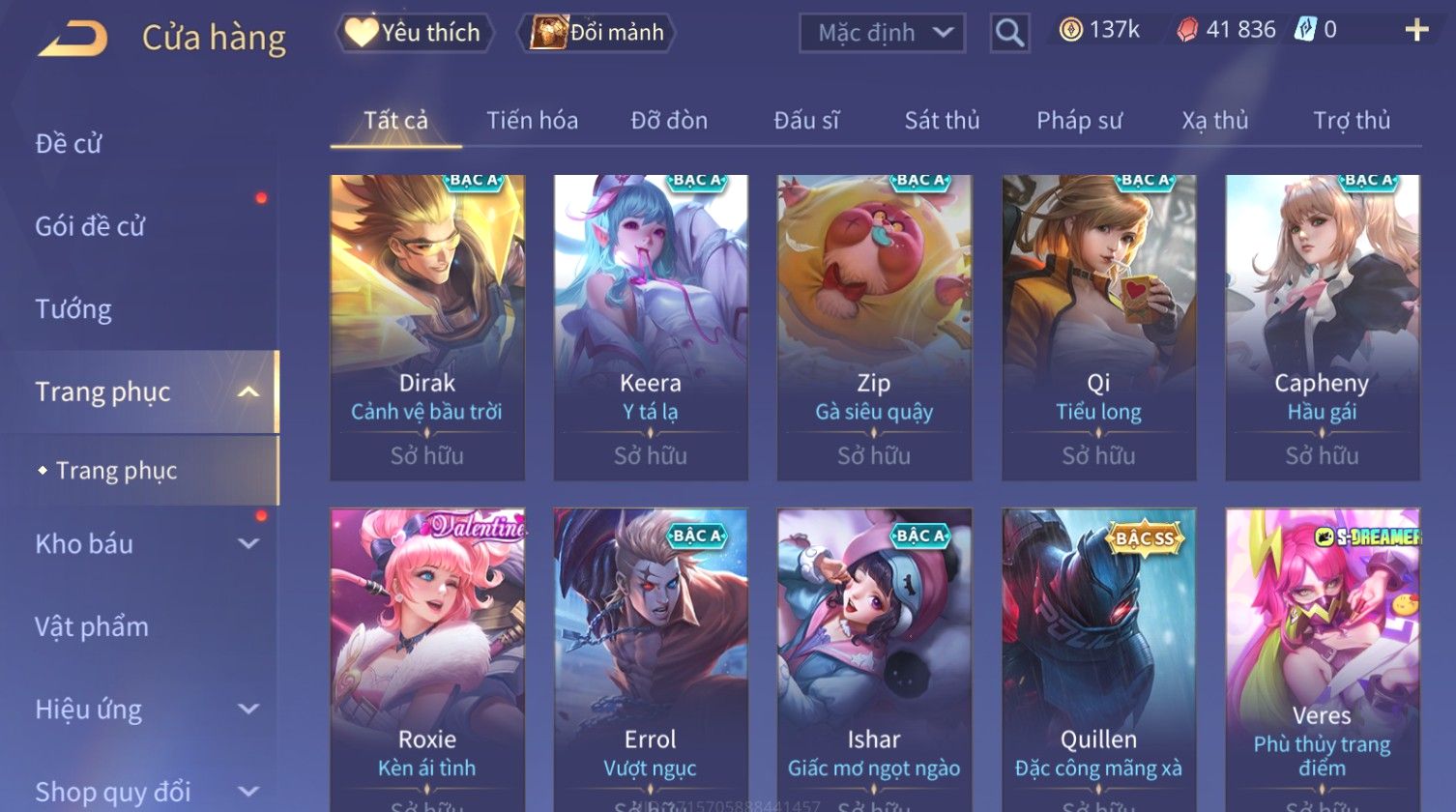
Task: Show the Pháp sư mage skins tab
Action: coord(1079,121)
